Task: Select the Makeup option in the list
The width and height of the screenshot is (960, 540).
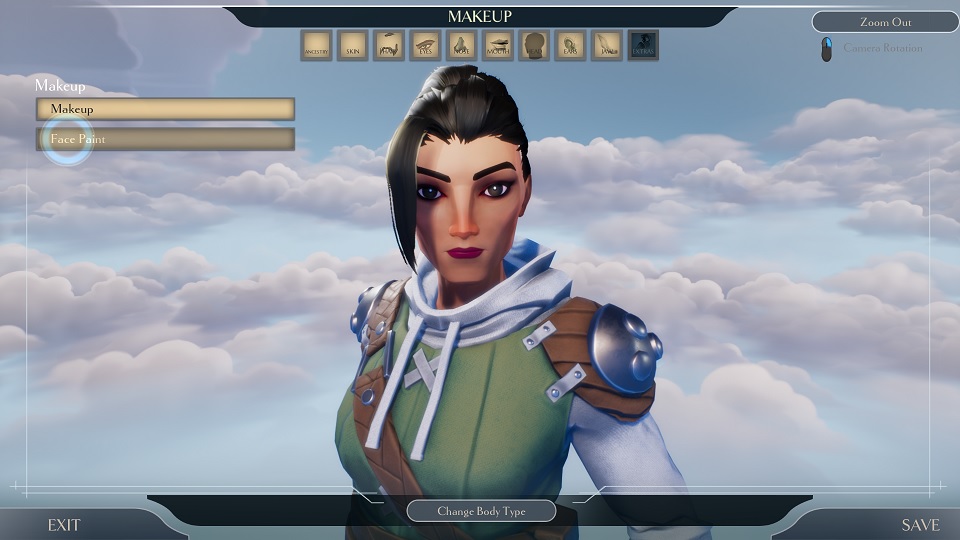Action: 165,108
